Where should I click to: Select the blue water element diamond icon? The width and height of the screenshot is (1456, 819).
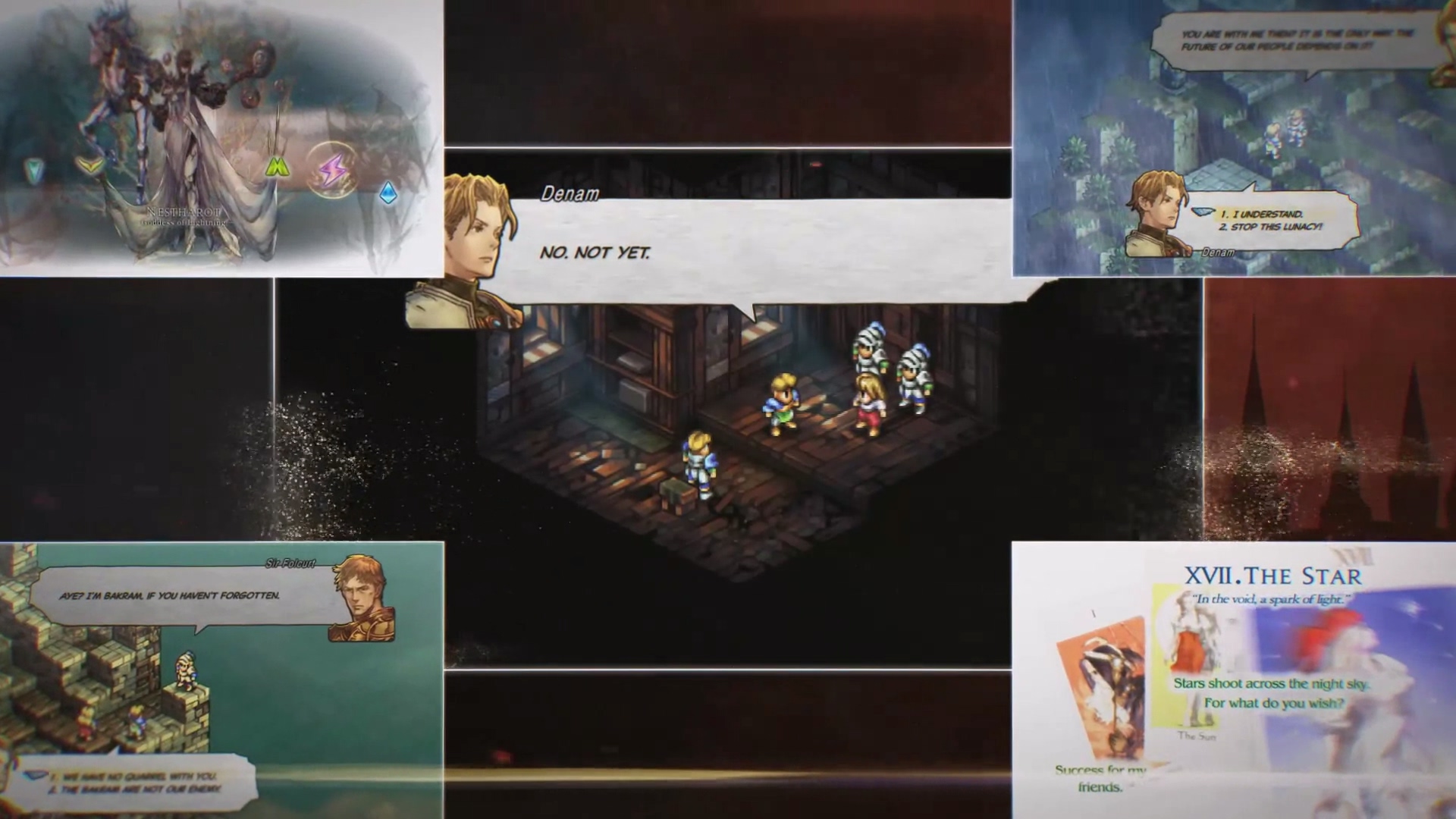tap(387, 192)
